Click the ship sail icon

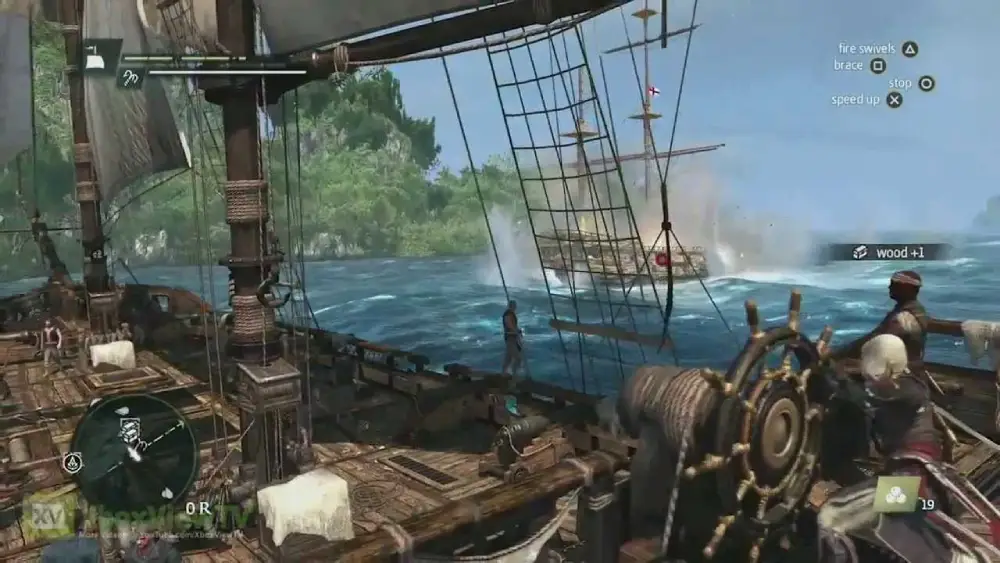[x=102, y=57]
